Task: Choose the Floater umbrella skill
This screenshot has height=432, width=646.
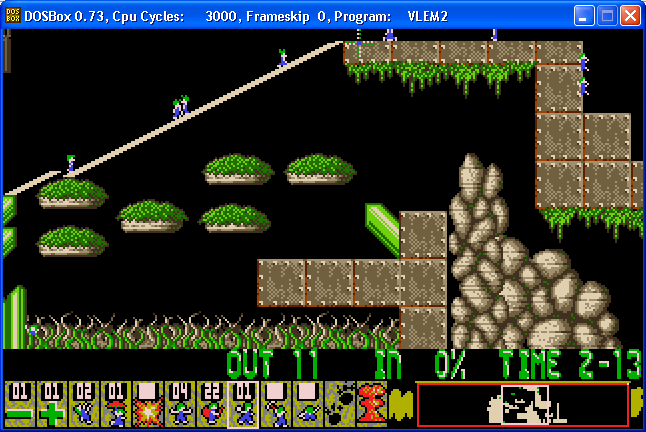Action: click(113, 405)
